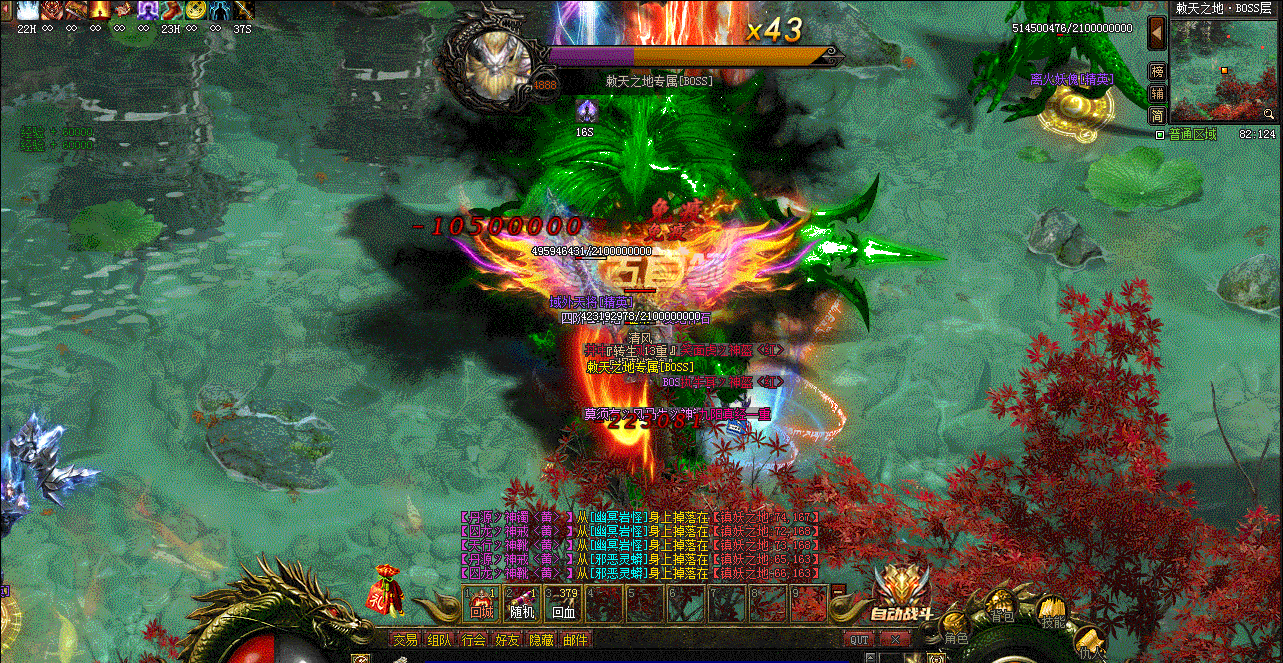Open the 行会 guild panel
This screenshot has width=1283, height=663.
[x=473, y=640]
